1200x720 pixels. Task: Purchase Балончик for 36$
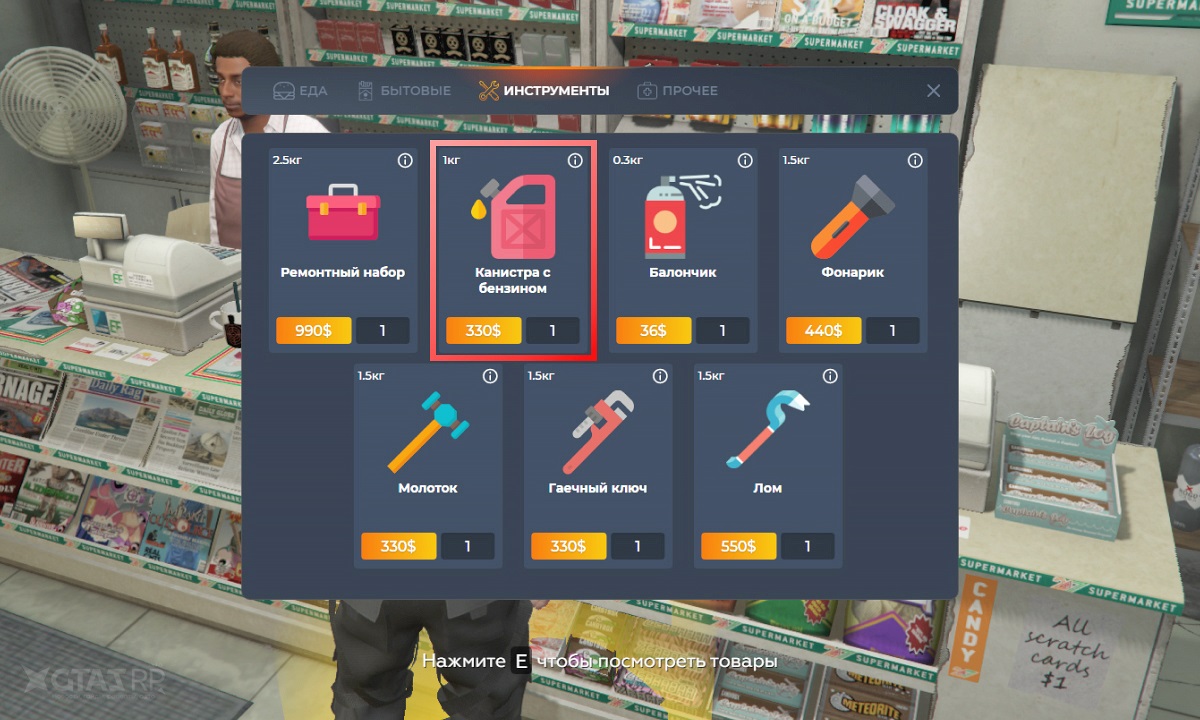tap(653, 331)
